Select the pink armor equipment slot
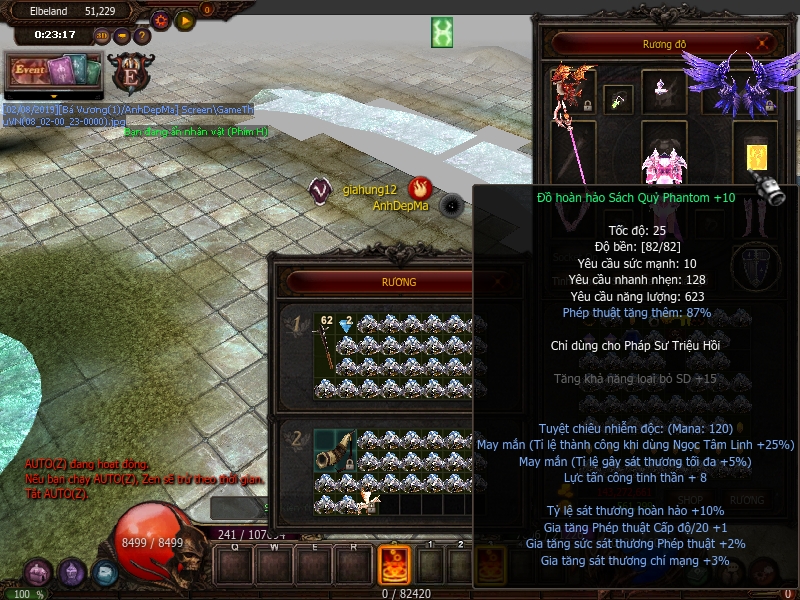 [x=663, y=158]
